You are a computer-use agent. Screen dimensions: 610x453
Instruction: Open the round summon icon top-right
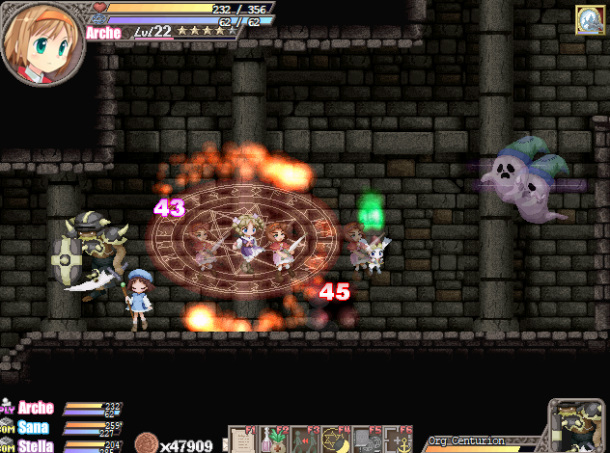[x=589, y=20]
